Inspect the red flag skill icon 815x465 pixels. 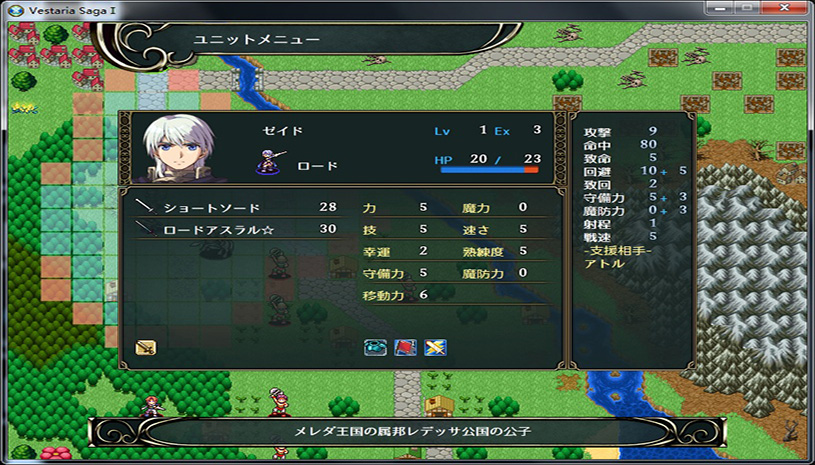click(406, 347)
